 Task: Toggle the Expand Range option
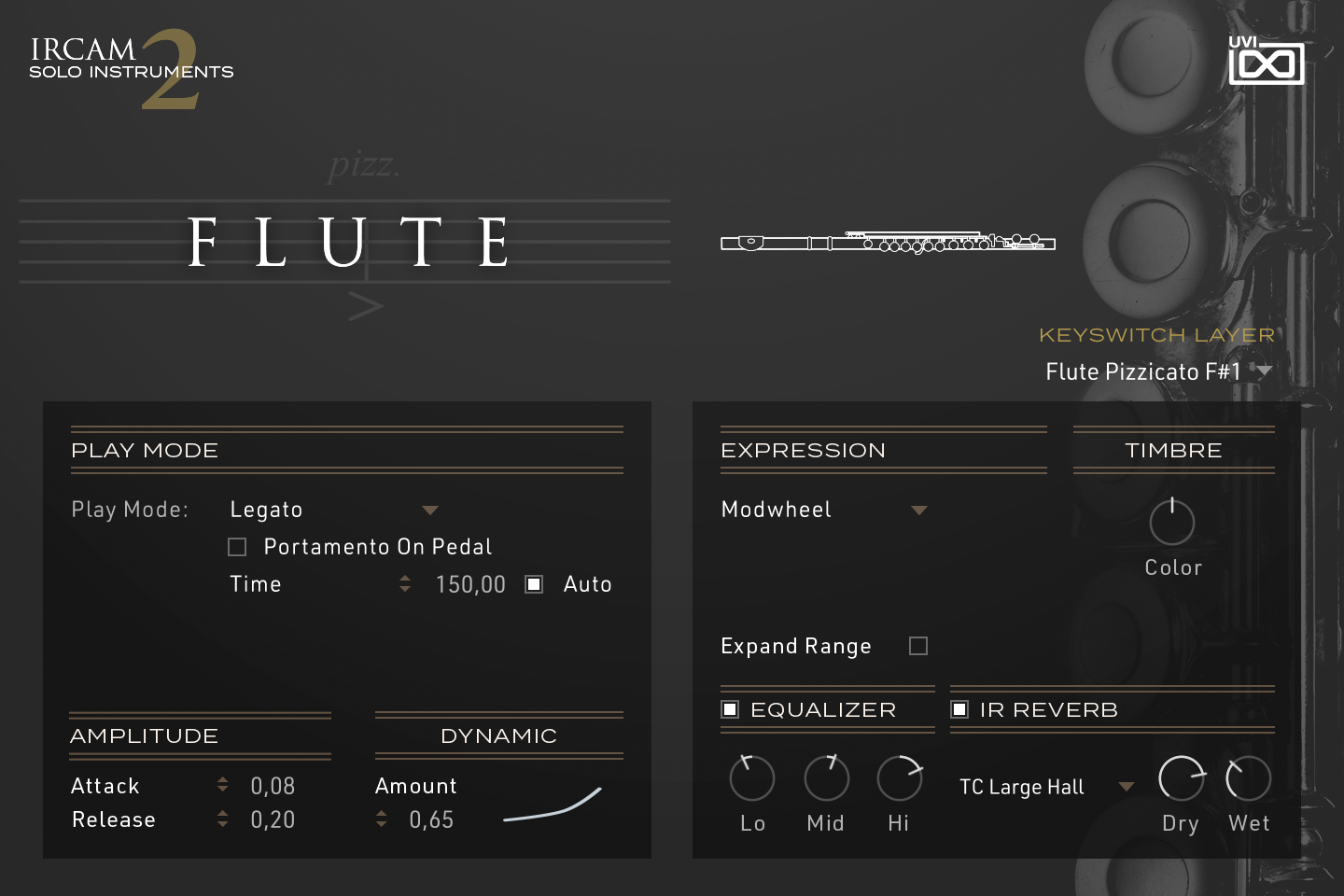[x=917, y=645]
